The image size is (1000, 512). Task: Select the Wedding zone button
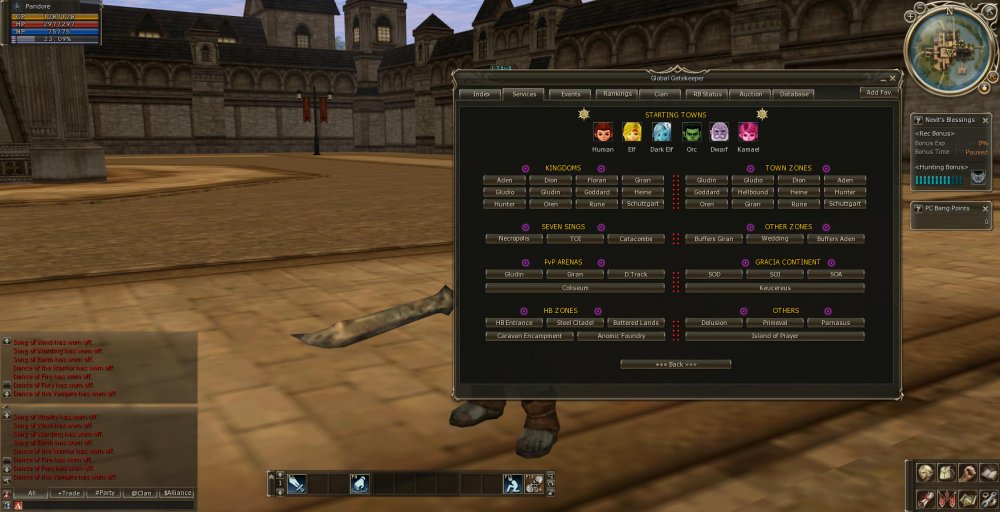775,239
